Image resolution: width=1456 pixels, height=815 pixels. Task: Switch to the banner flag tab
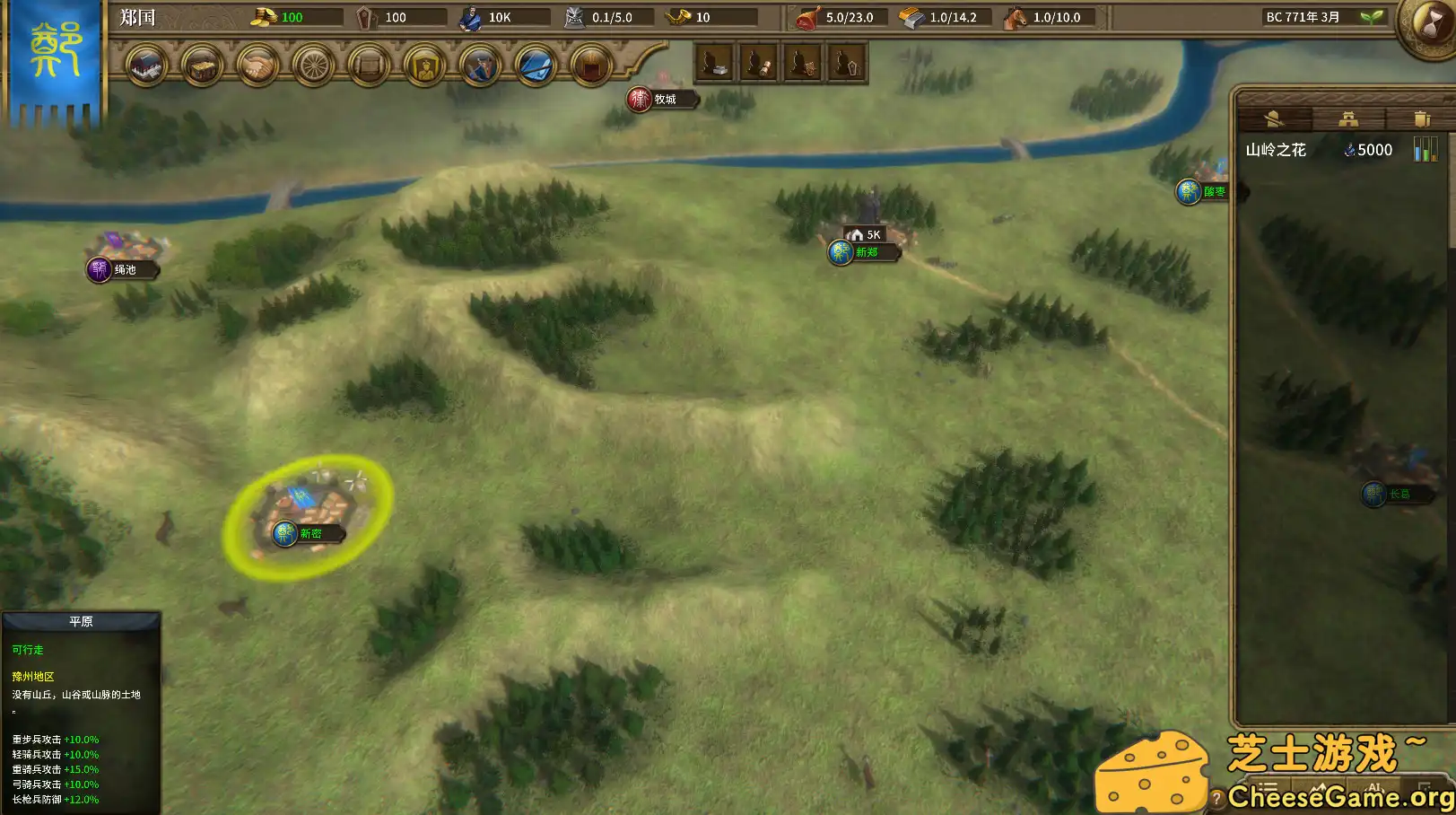[1421, 119]
